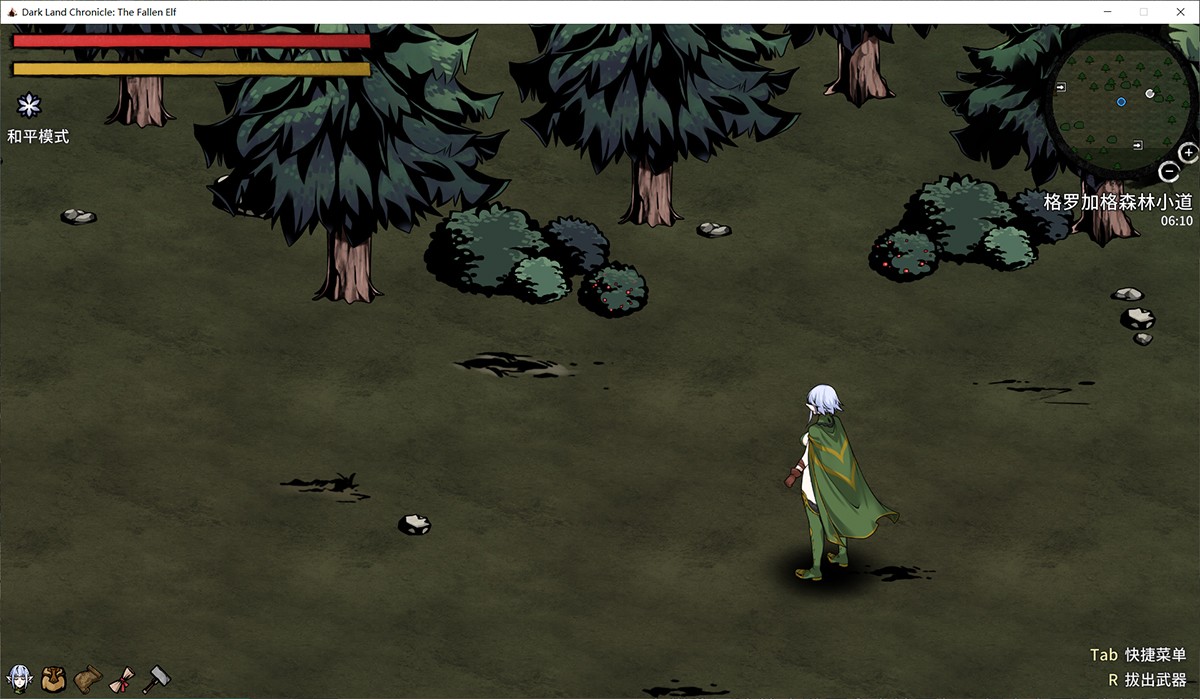This screenshot has height=699, width=1200.
Task: Open the brown map scroll
Action: 88,678
